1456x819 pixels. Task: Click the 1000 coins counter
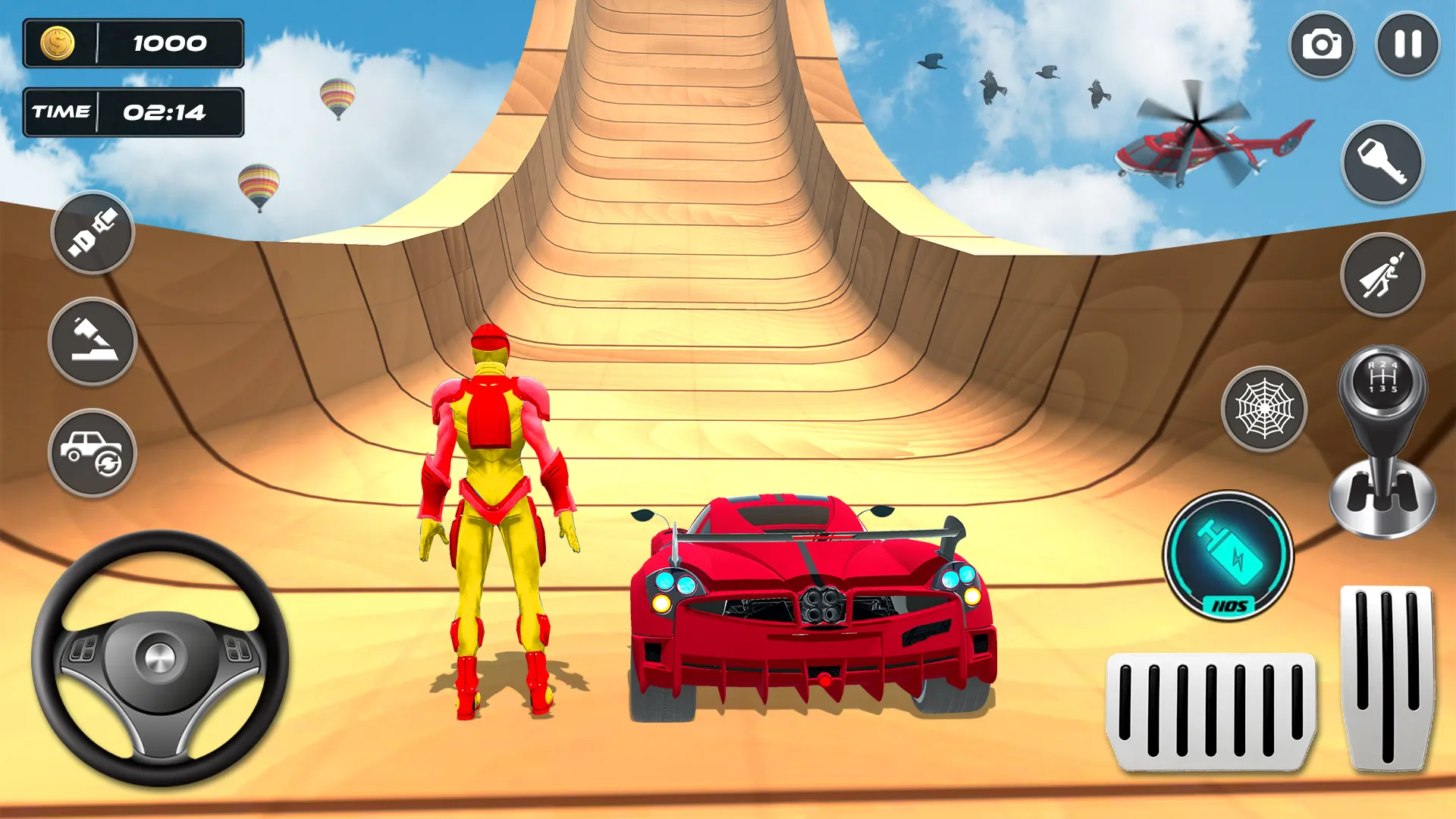[x=168, y=43]
